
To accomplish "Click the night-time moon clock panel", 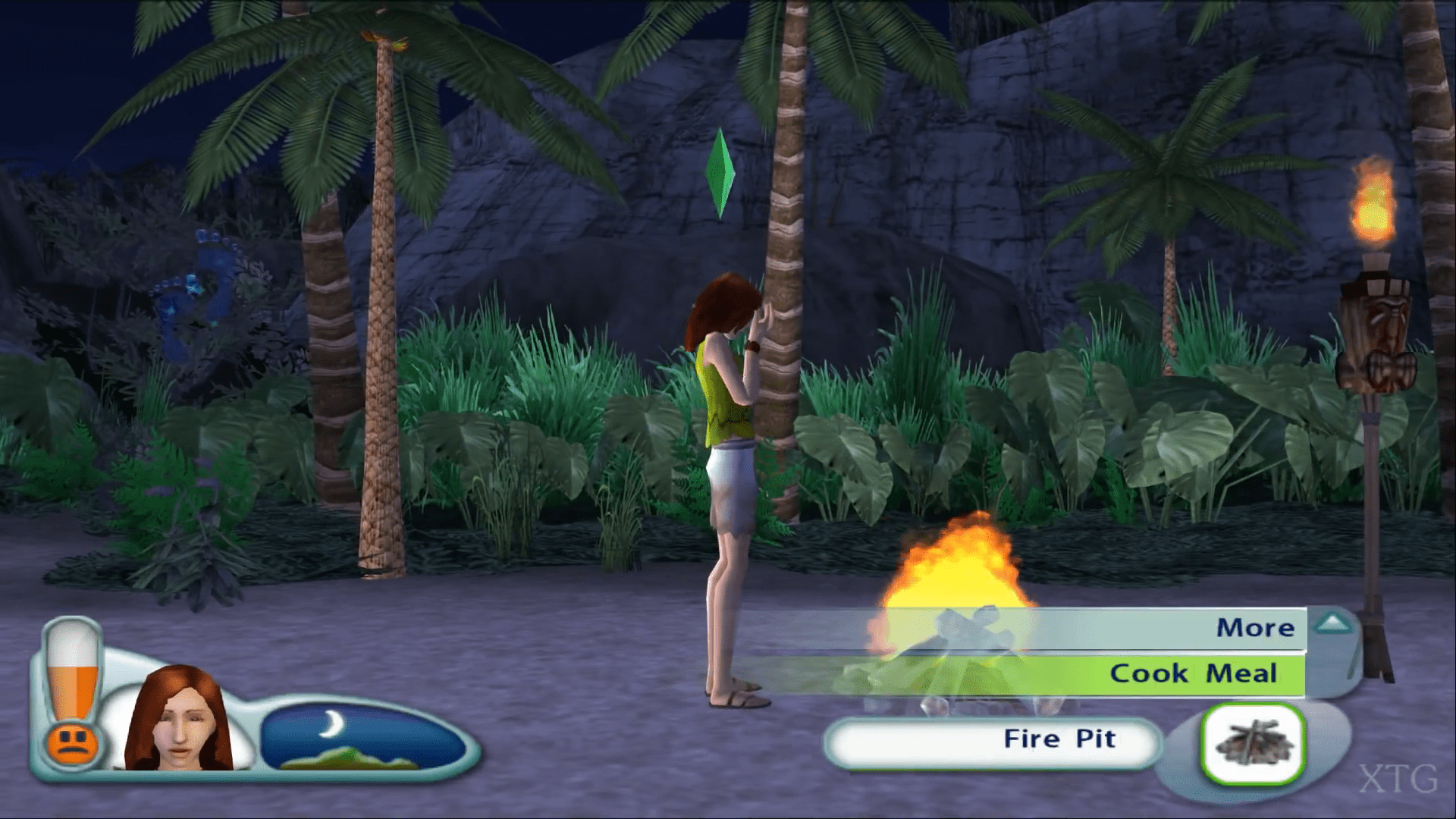I will pyautogui.click(x=362, y=737).
